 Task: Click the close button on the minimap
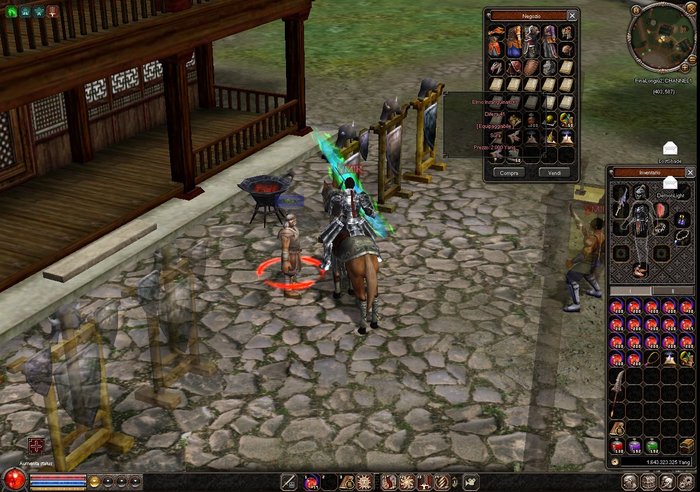pyautogui.click(x=691, y=8)
